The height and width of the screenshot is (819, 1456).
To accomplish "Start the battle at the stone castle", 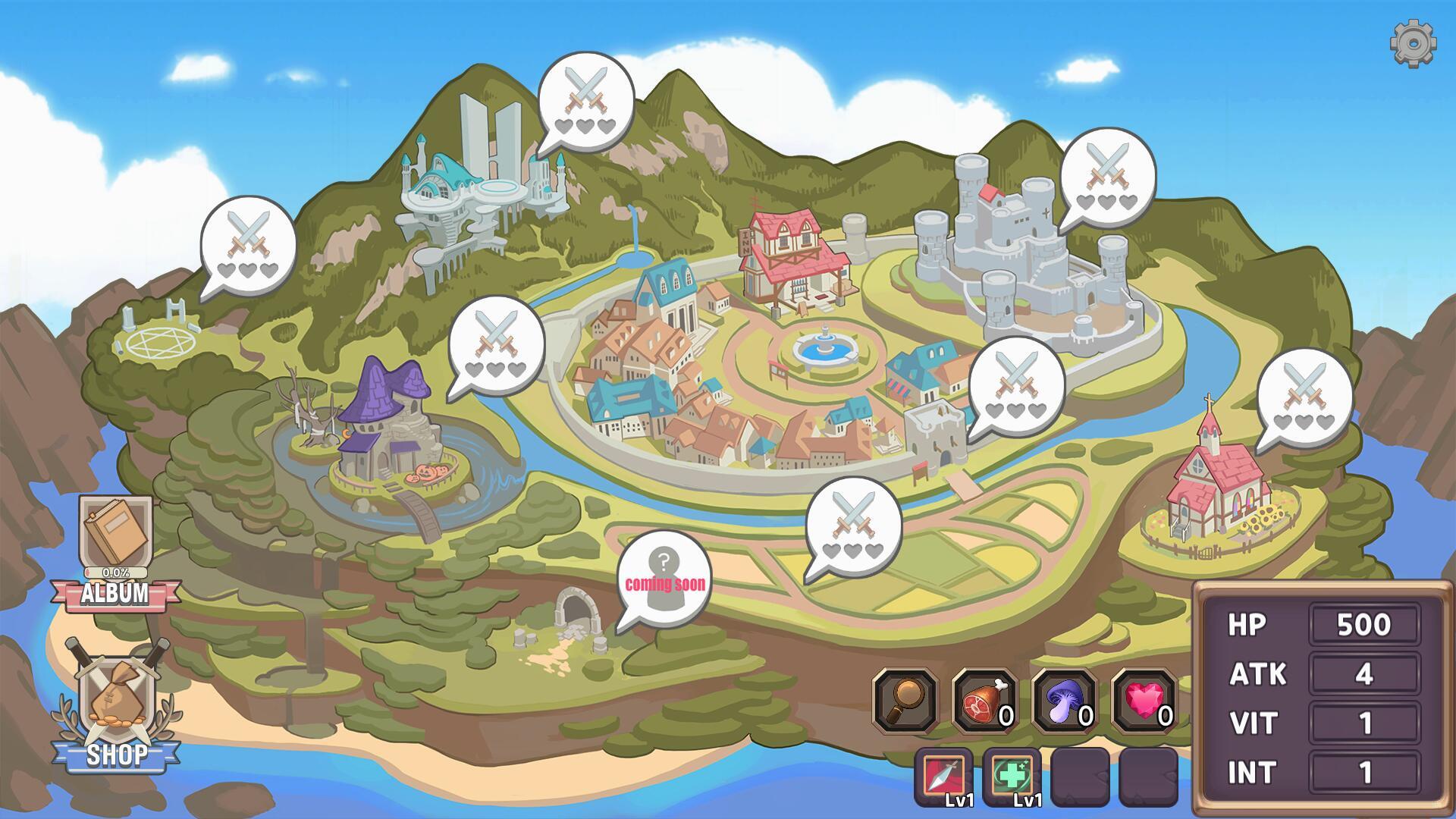I will pyautogui.click(x=1107, y=176).
